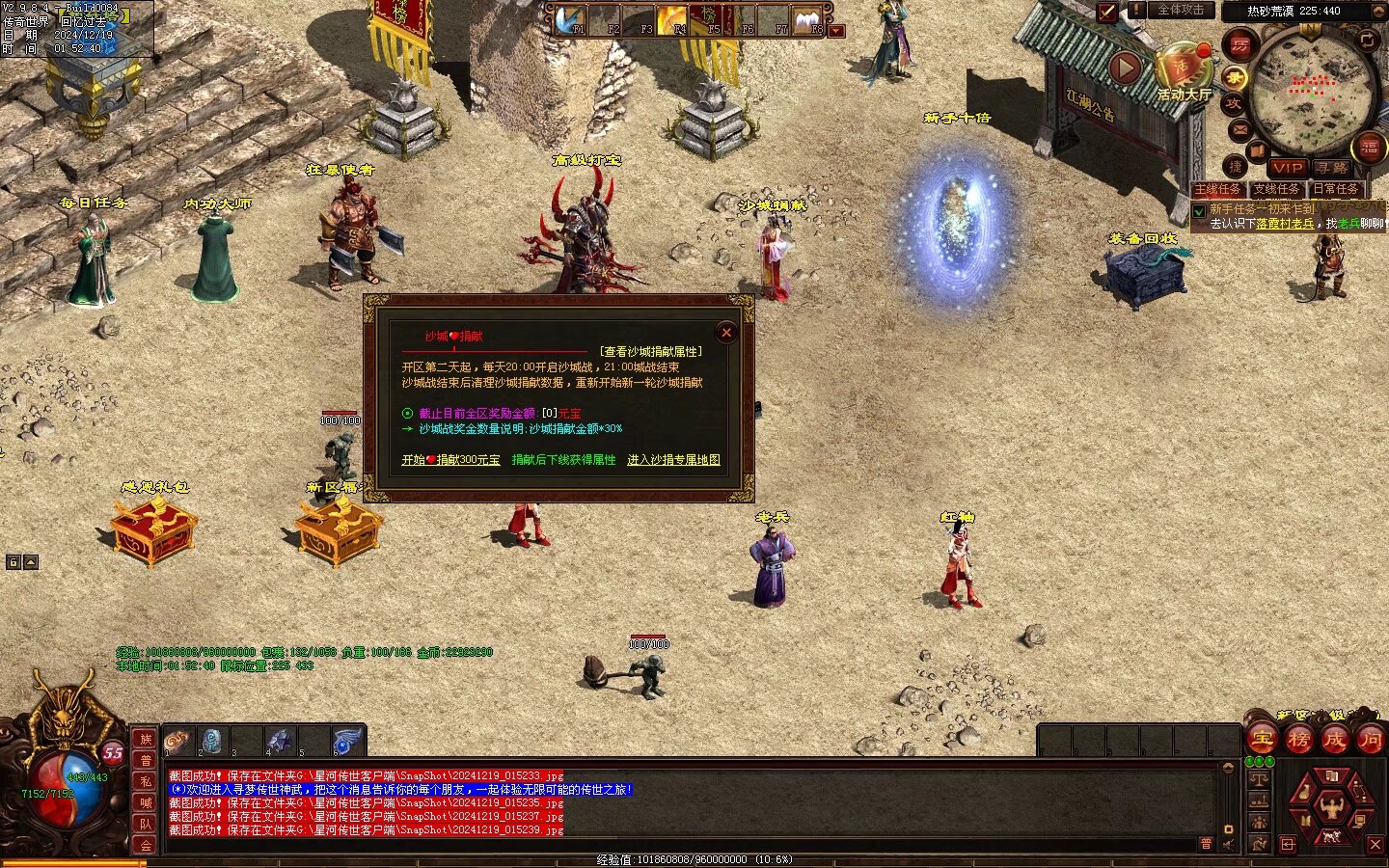Activate the 寻路 pathfinding button

tap(1331, 168)
